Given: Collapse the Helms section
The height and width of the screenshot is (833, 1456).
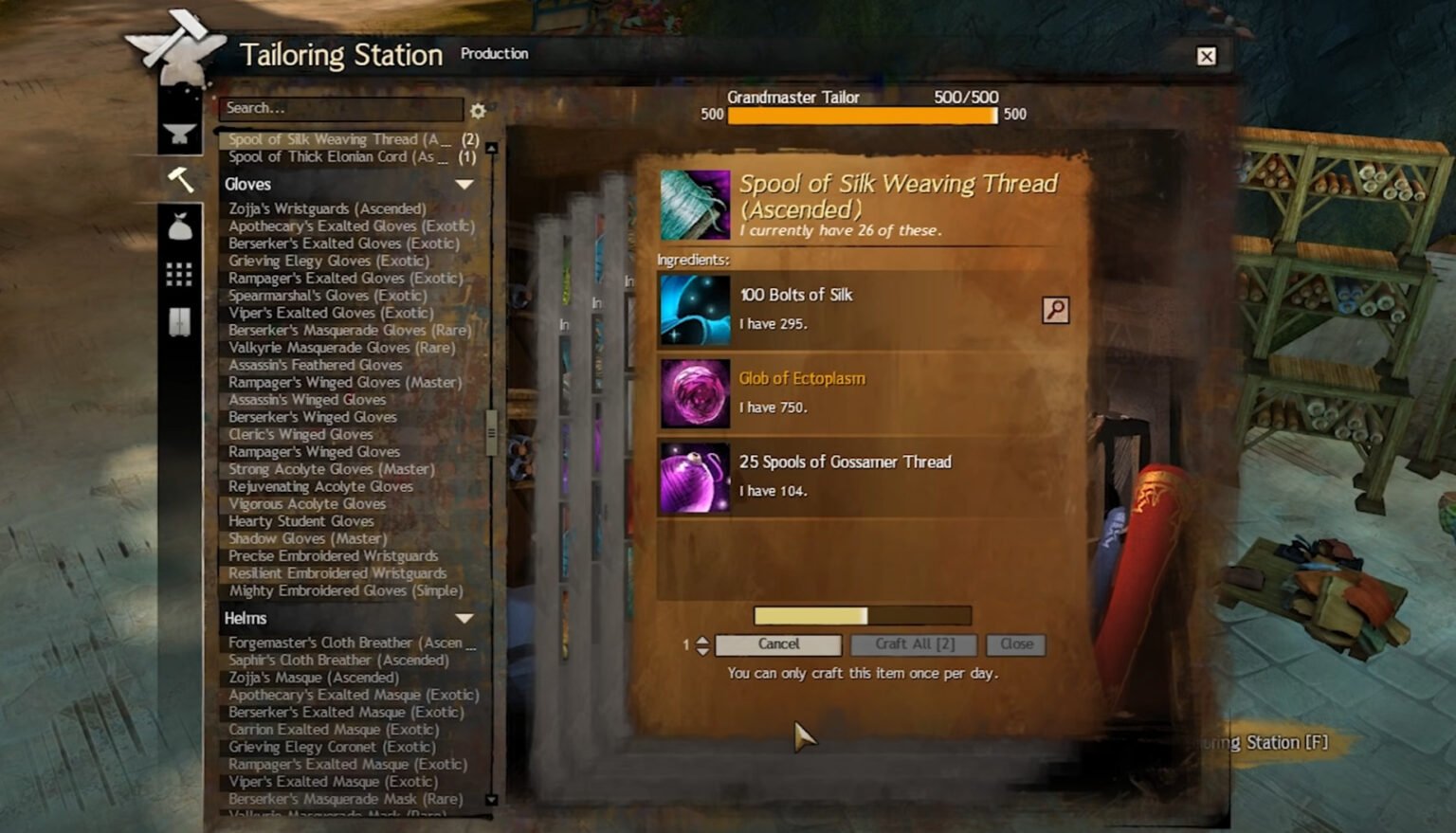Looking at the screenshot, I should pos(464,619).
